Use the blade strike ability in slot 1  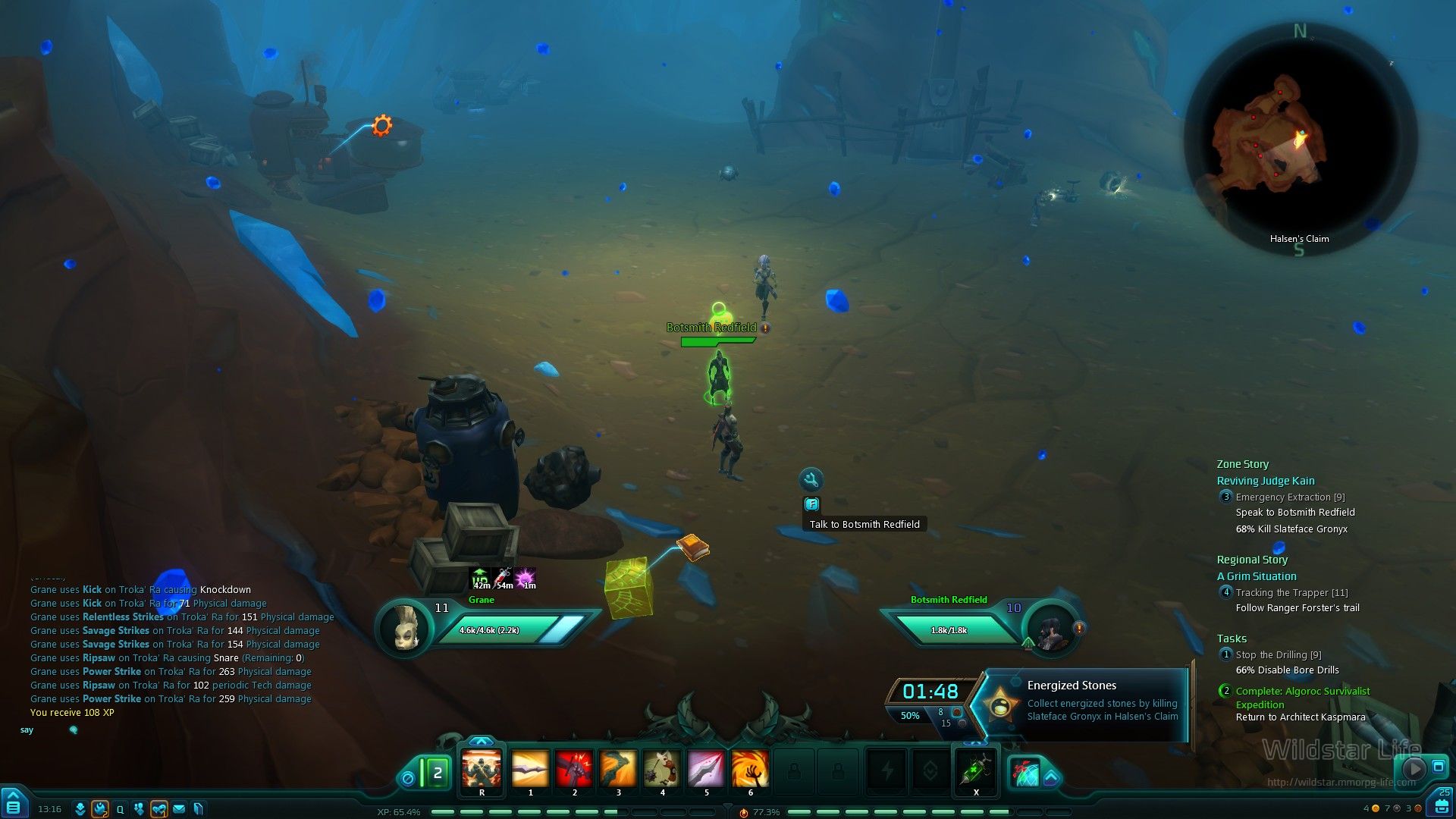point(530,770)
